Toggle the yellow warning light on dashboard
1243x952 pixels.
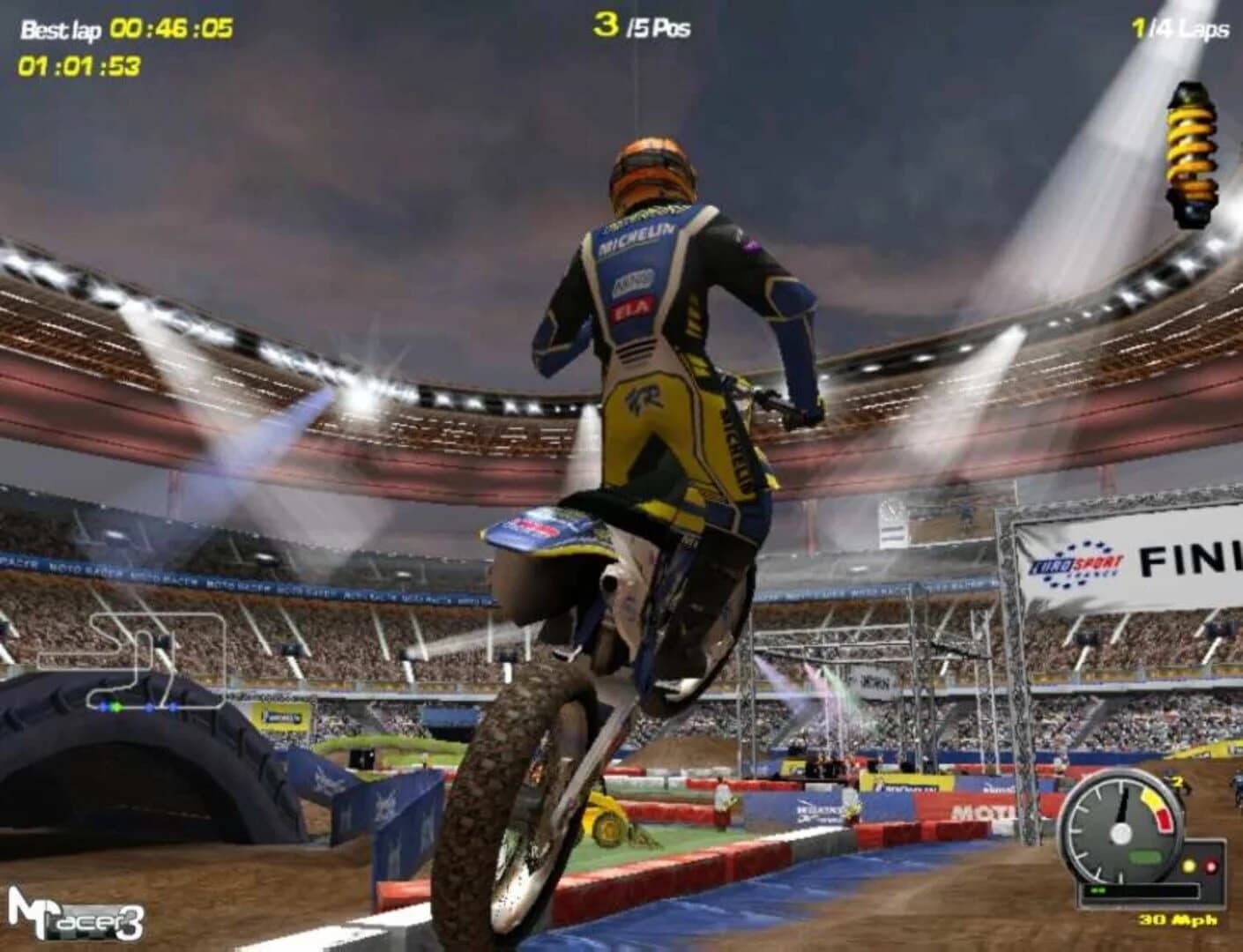click(1188, 866)
